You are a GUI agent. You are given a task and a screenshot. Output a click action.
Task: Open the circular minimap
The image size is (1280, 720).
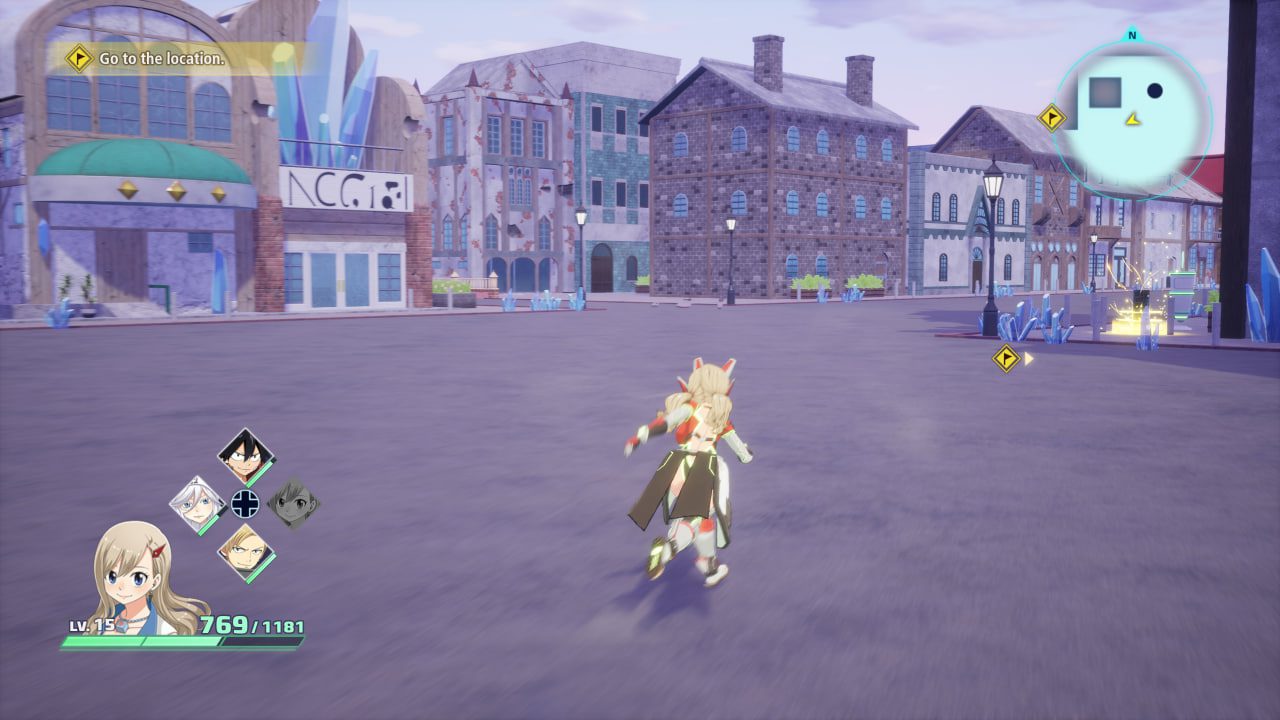pos(1132,114)
